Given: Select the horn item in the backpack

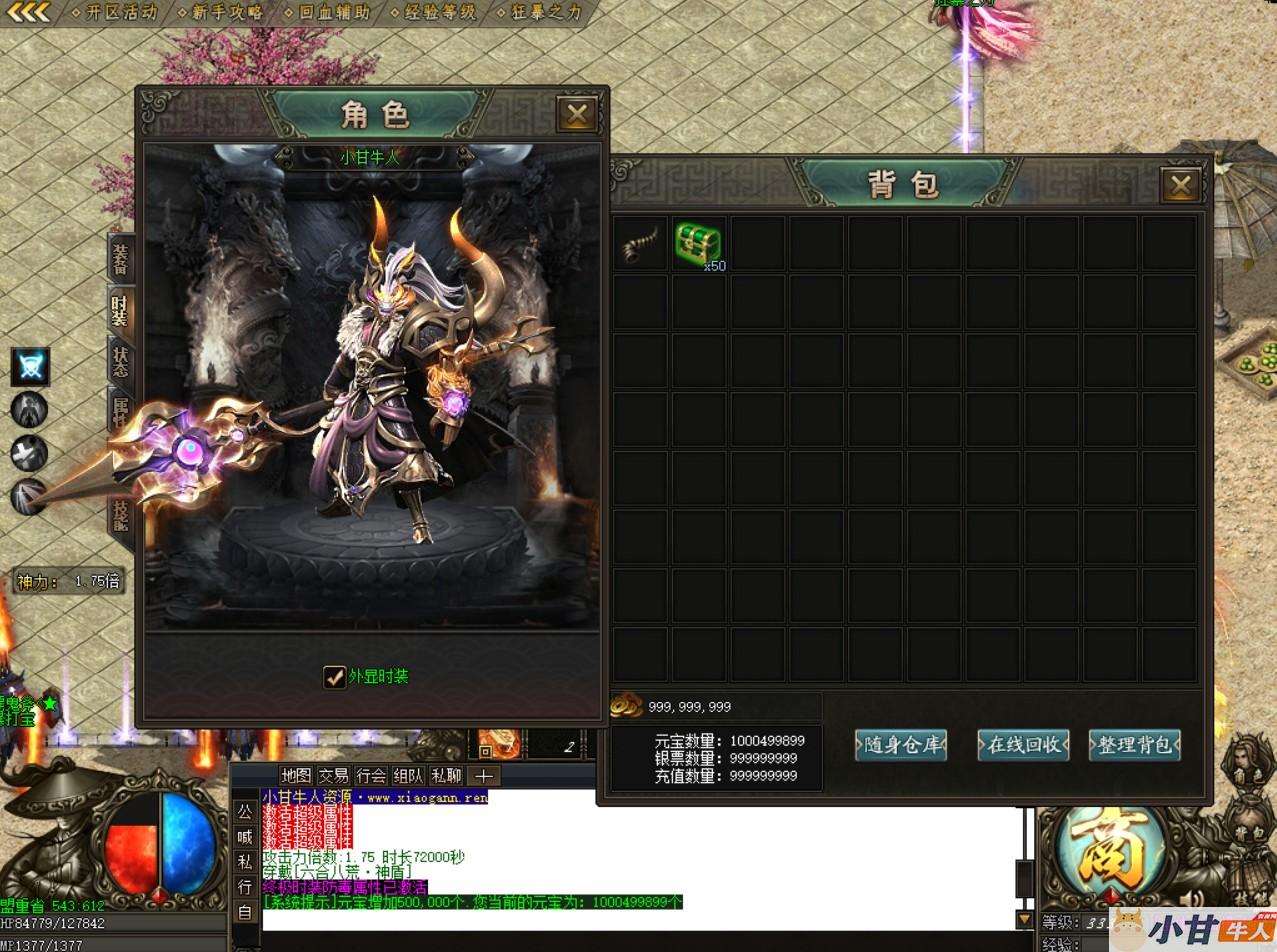Looking at the screenshot, I should pos(639,244).
